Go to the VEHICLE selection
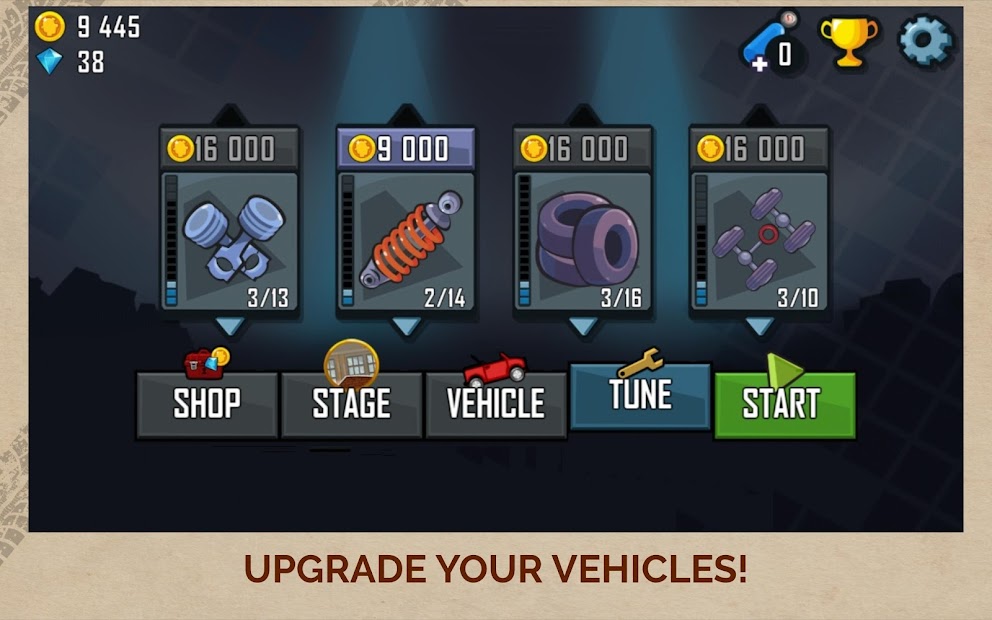 [x=496, y=404]
